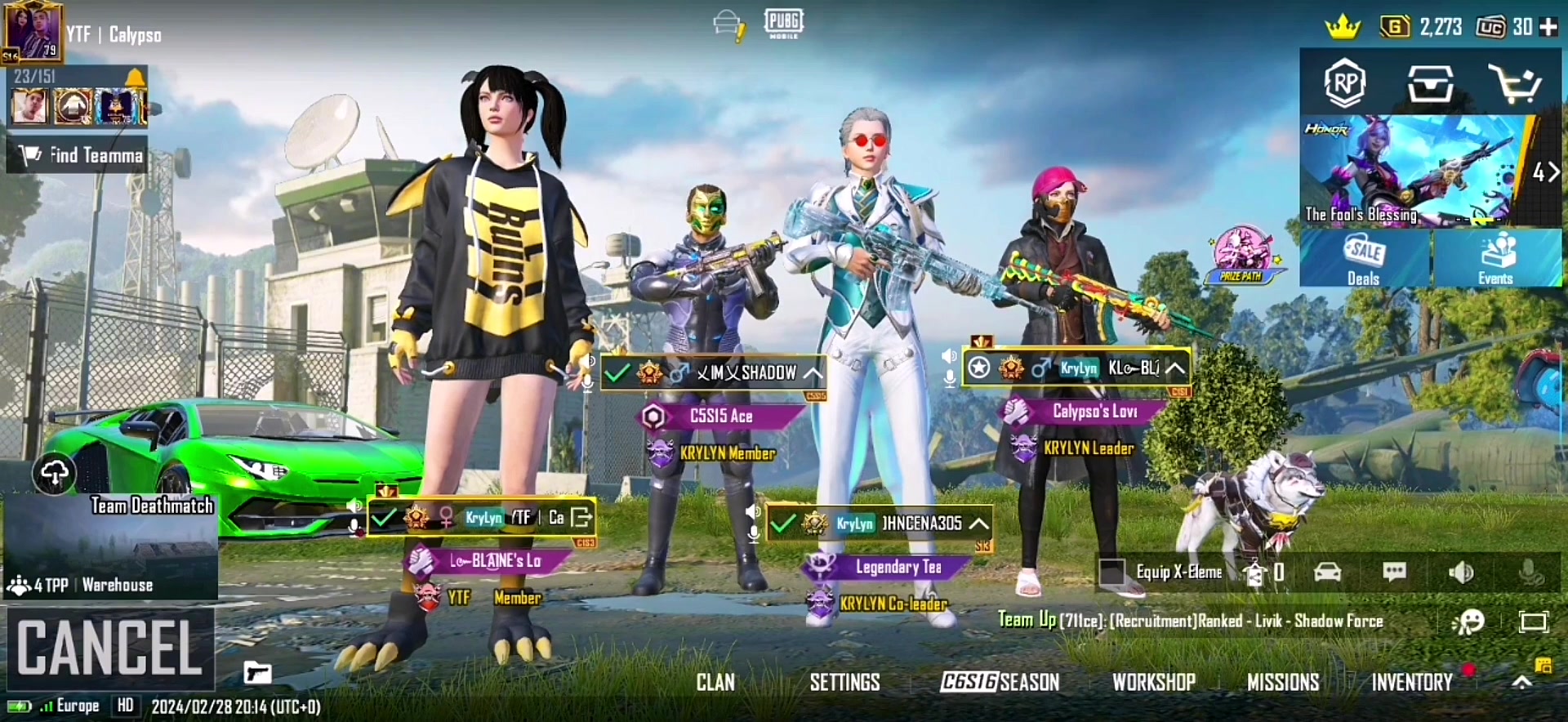
Task: Open the Missions menu
Action: [1282, 682]
